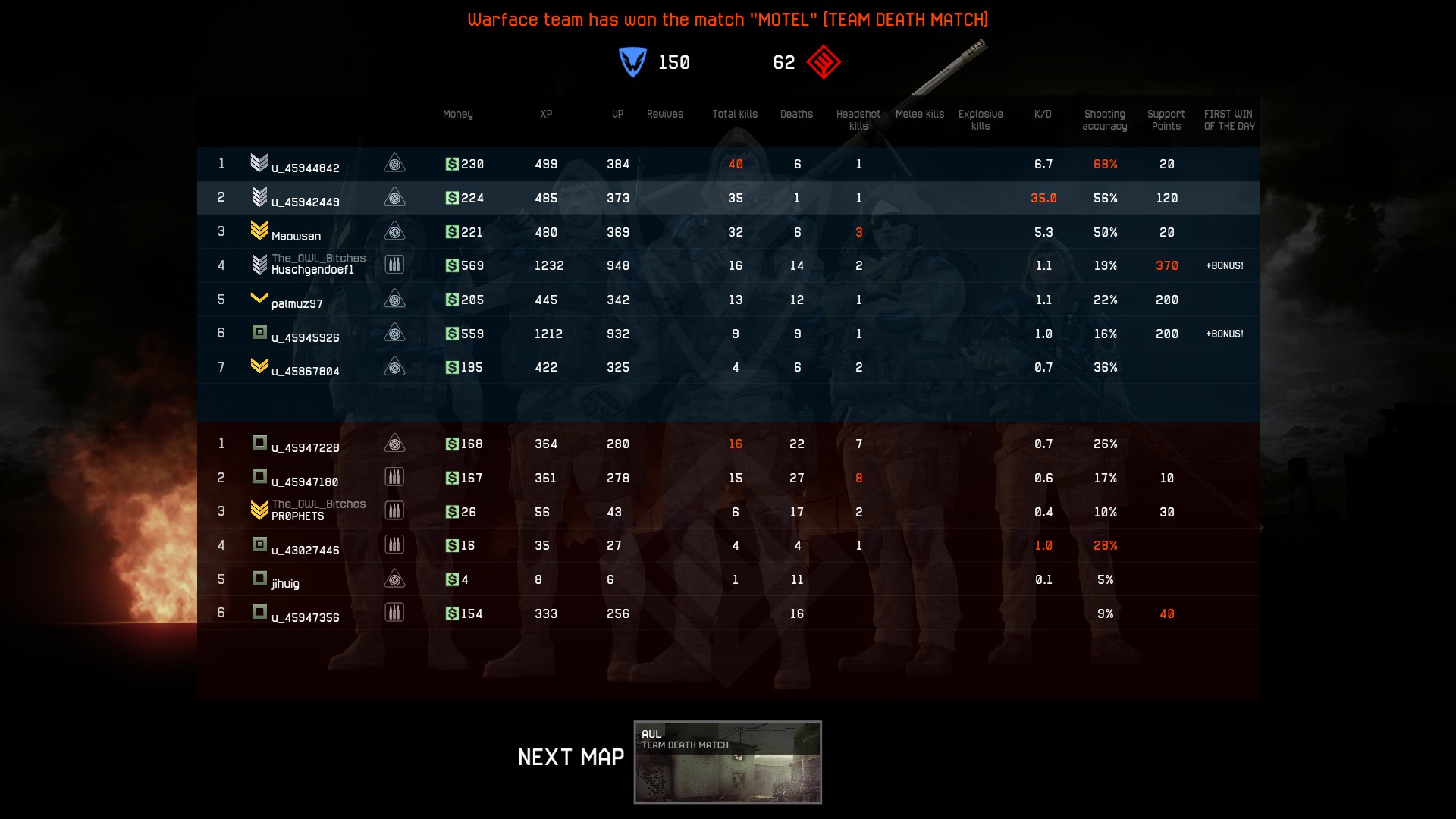The width and height of the screenshot is (1456, 819).
Task: Open the clan name The_OWL_Bitches above Huschgendoef1
Action: point(318,258)
